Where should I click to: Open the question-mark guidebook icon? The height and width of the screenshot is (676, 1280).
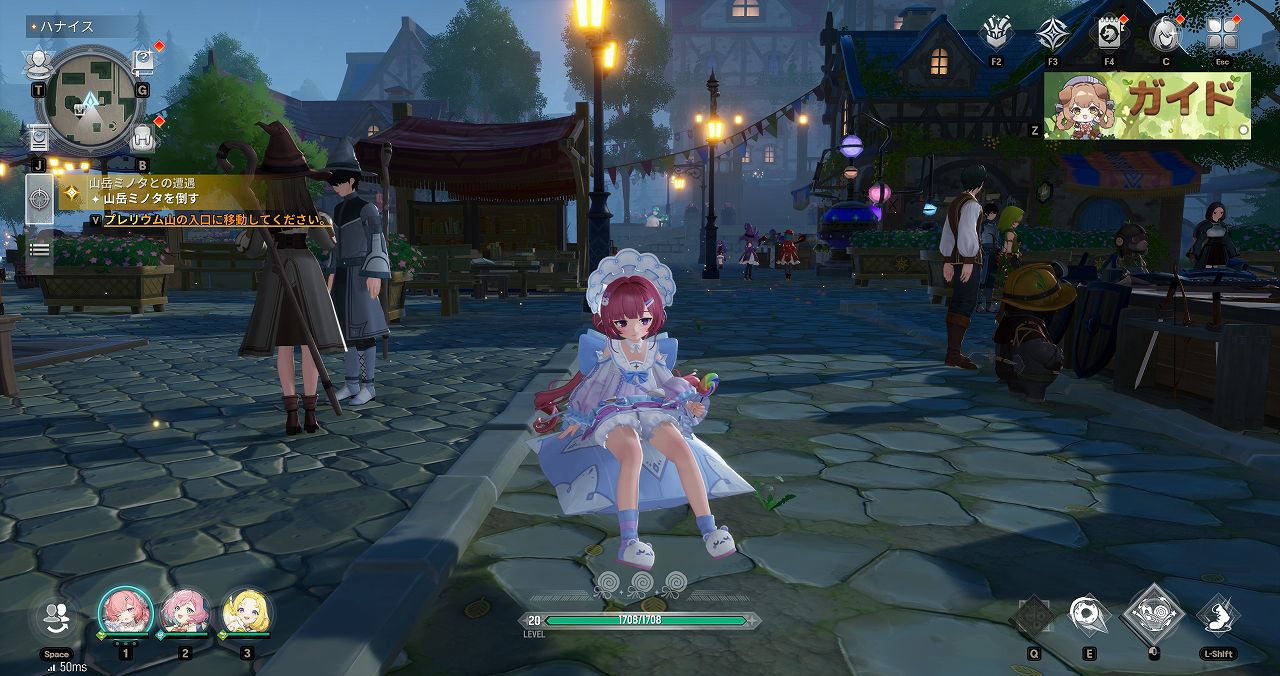click(x=142, y=64)
